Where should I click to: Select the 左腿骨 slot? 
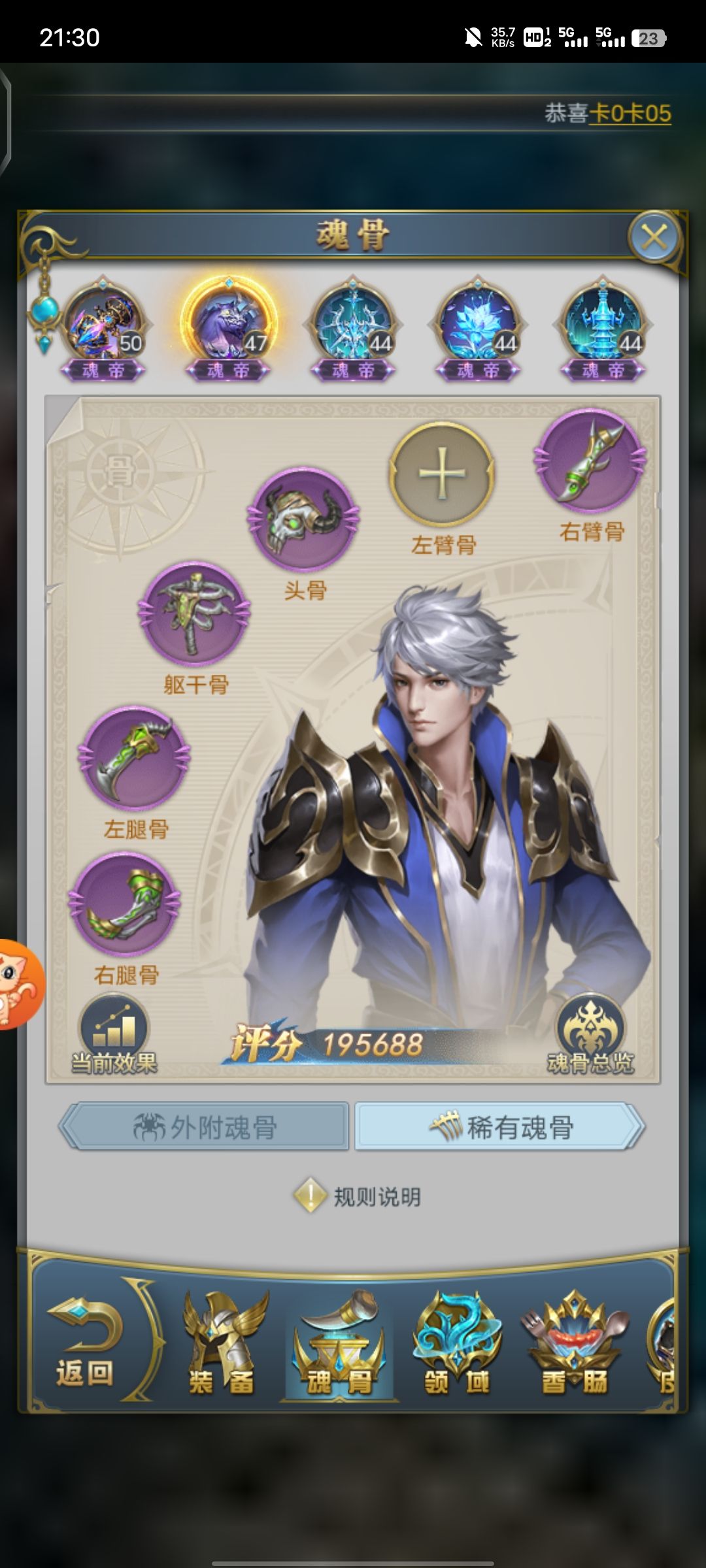[135, 759]
